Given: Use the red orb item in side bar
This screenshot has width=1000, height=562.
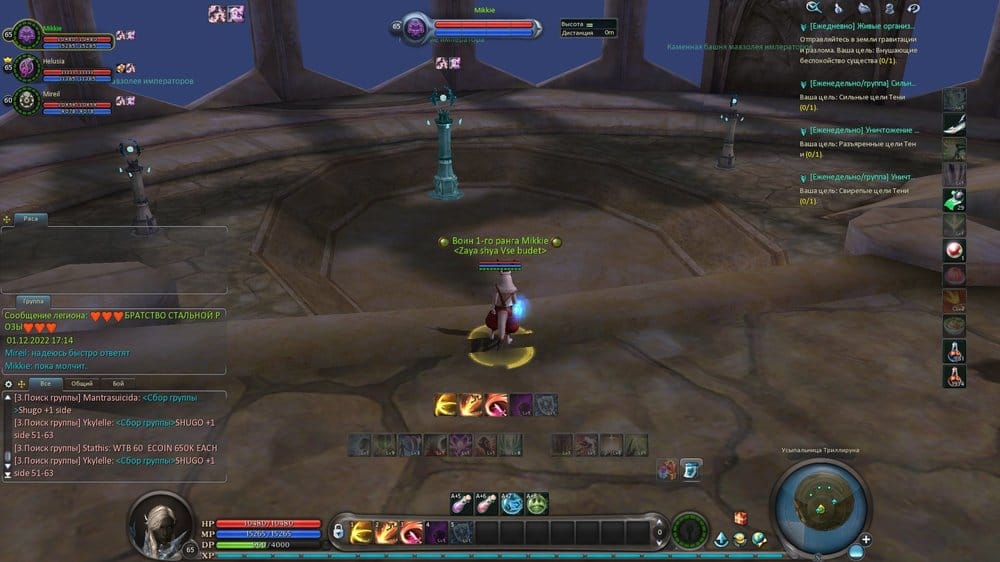Looking at the screenshot, I should [954, 250].
